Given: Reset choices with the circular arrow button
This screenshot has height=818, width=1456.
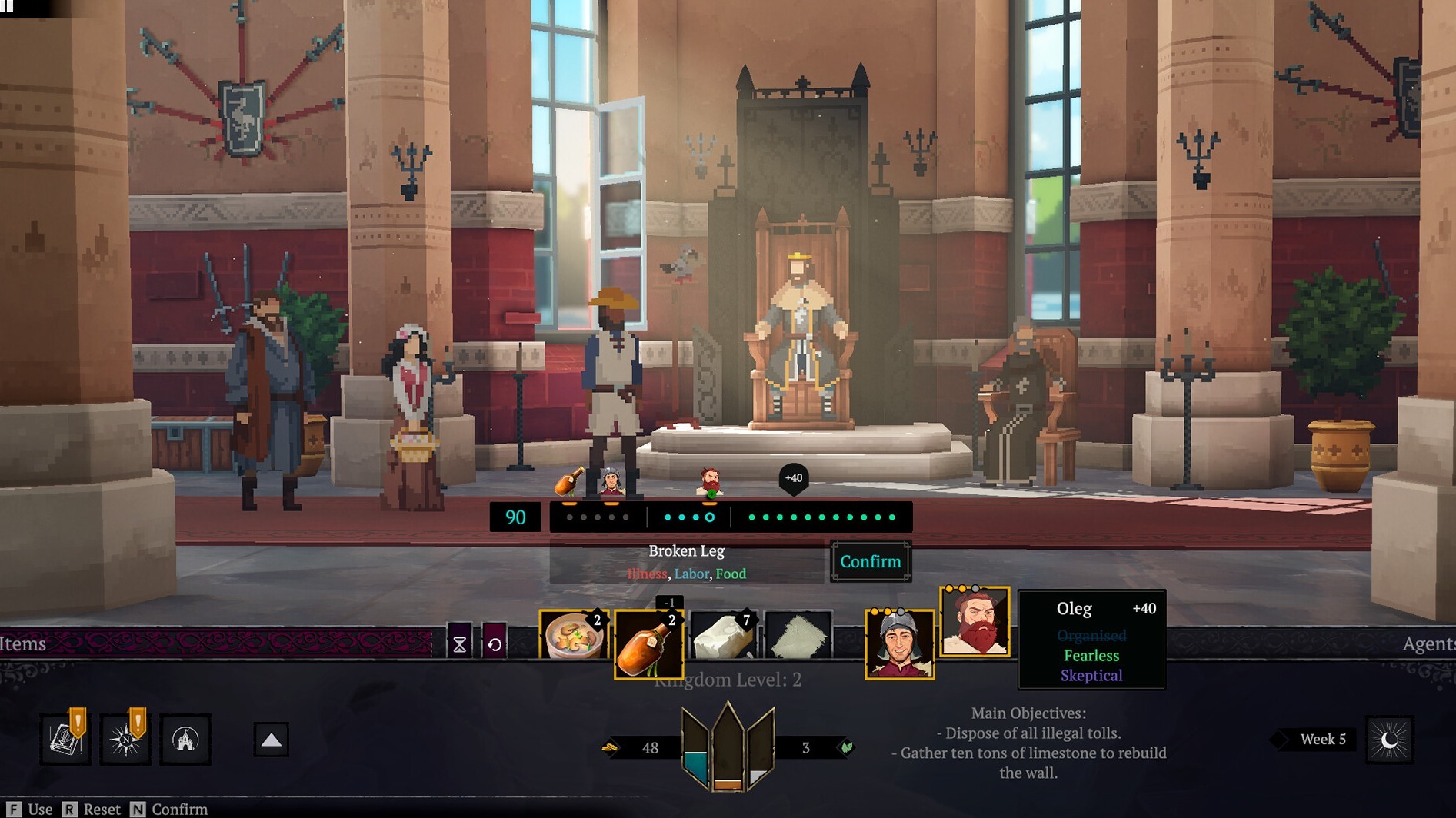Looking at the screenshot, I should point(495,643).
